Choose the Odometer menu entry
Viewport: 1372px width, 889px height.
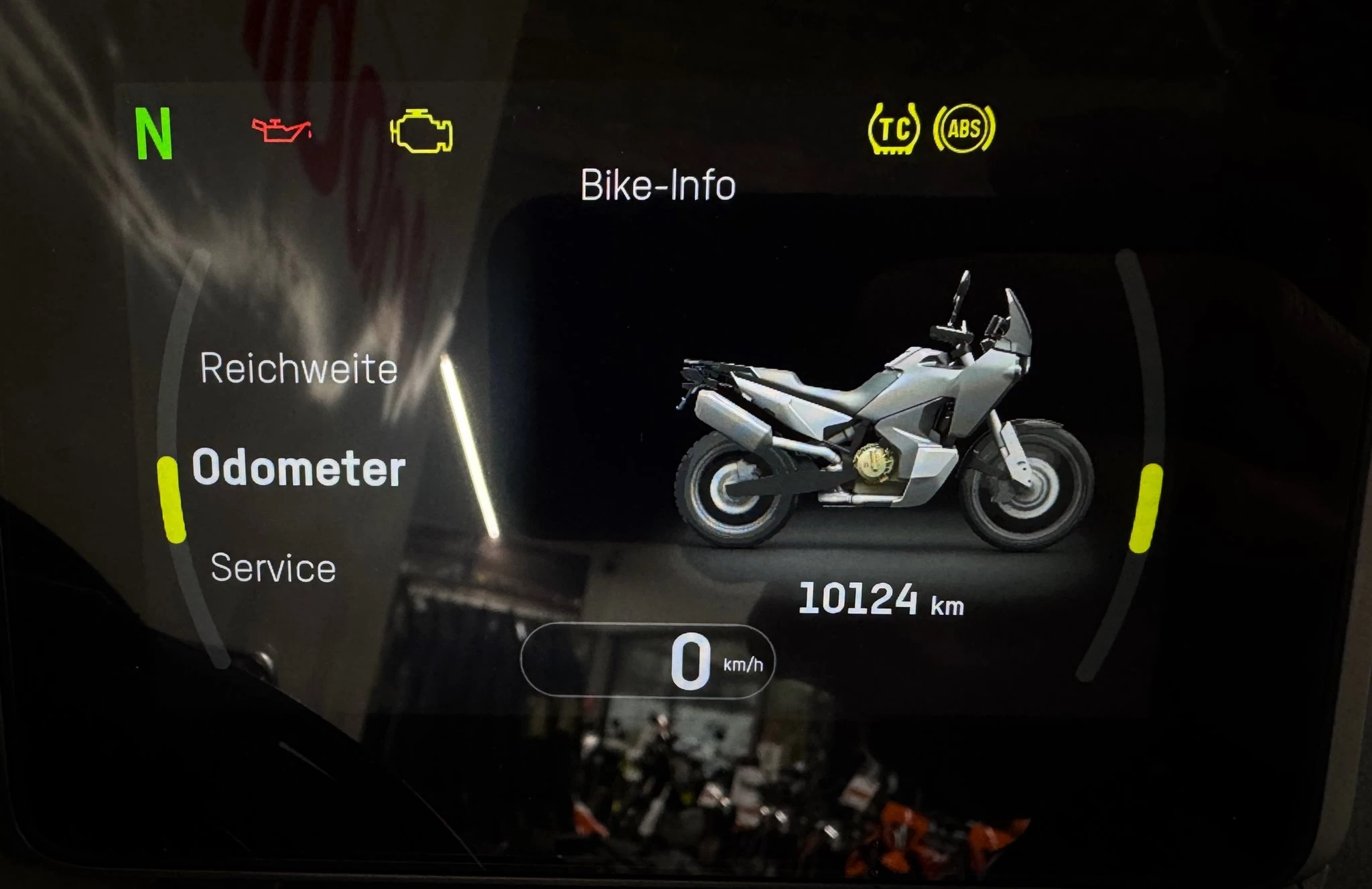coord(299,468)
